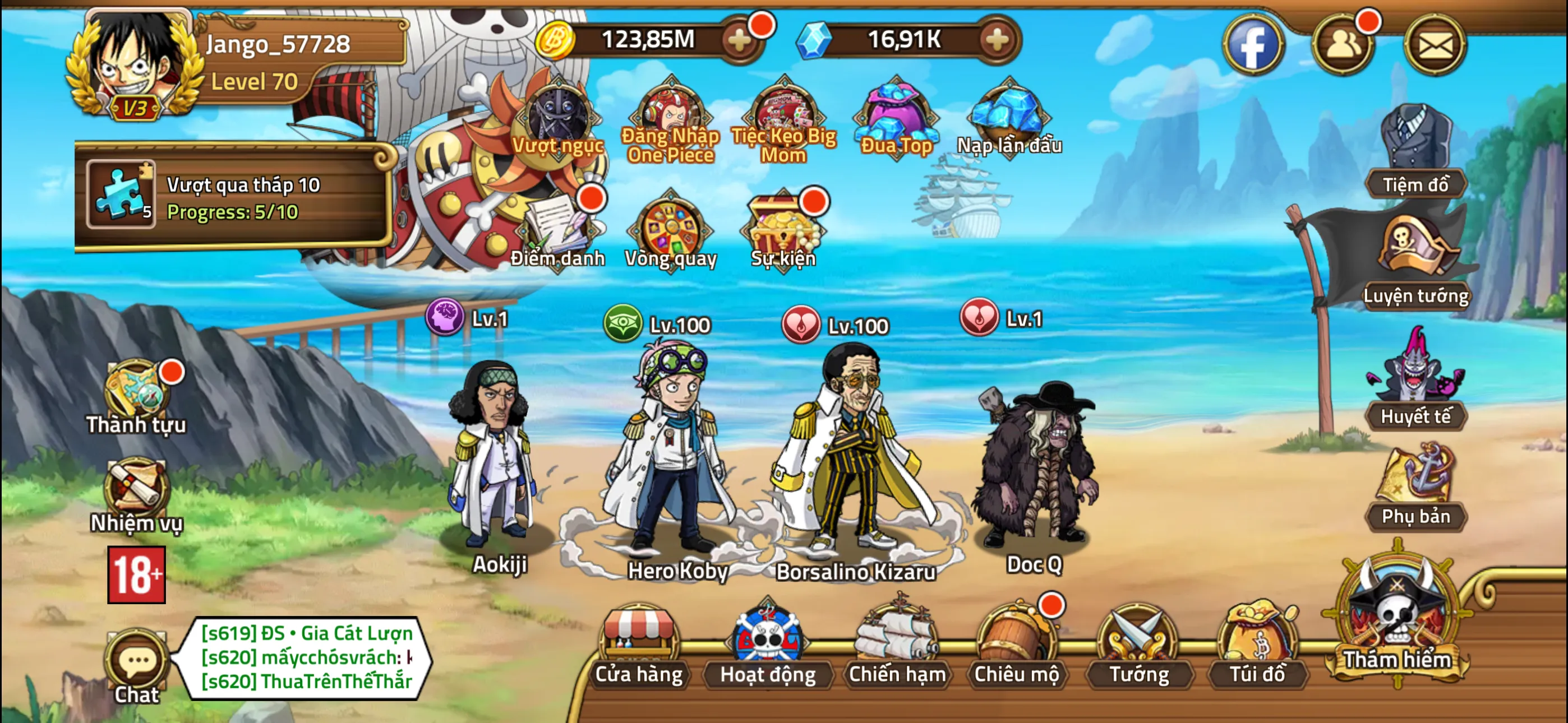Open the Đua Top ranking event
Screen dimensions: 1568x723
click(x=892, y=115)
